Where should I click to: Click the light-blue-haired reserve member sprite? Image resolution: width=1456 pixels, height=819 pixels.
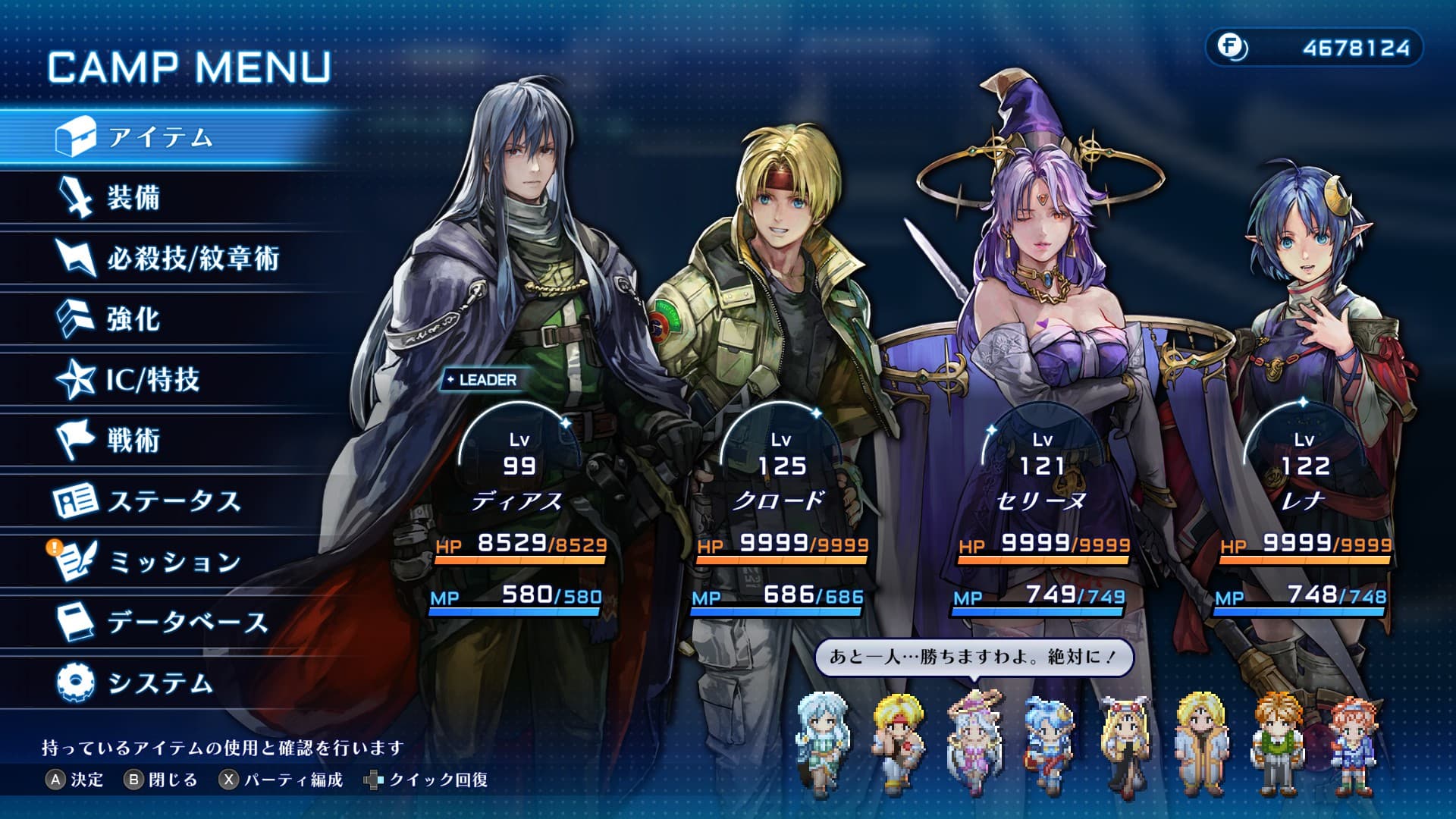pyautogui.click(x=821, y=744)
